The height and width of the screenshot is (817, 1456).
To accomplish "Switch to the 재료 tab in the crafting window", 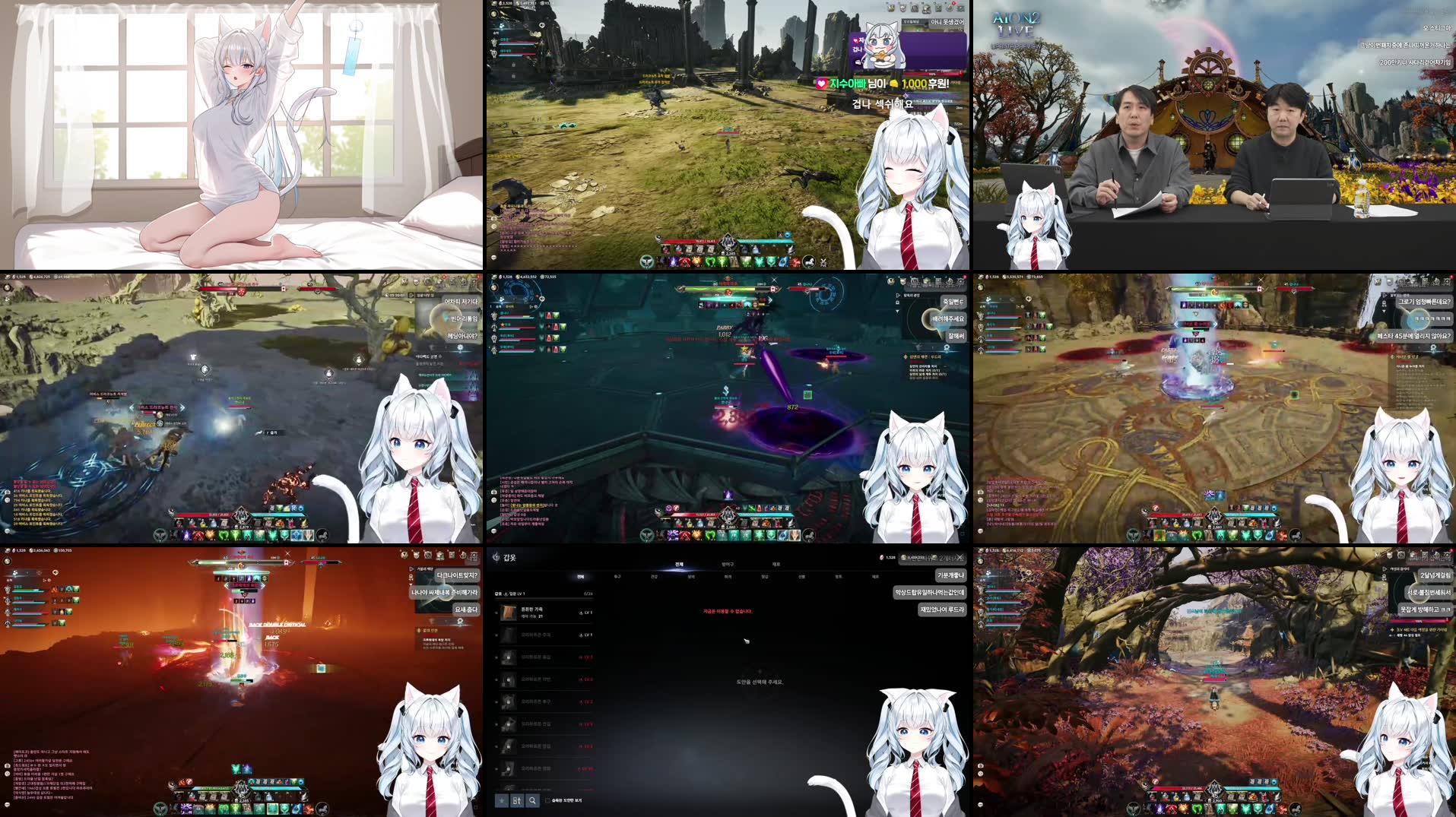I will click(x=775, y=565).
